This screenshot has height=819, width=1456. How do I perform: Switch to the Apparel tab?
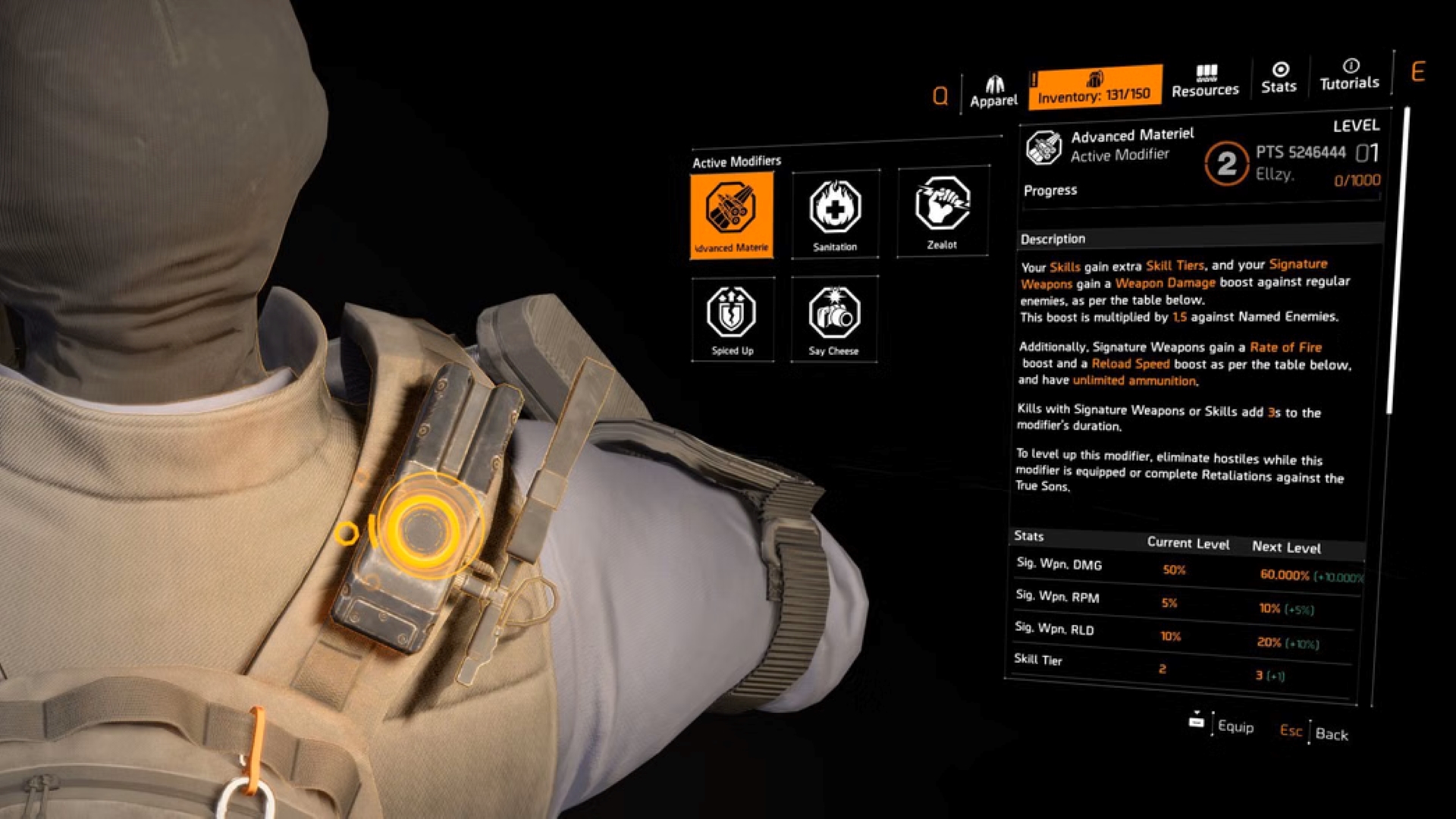pos(993,92)
